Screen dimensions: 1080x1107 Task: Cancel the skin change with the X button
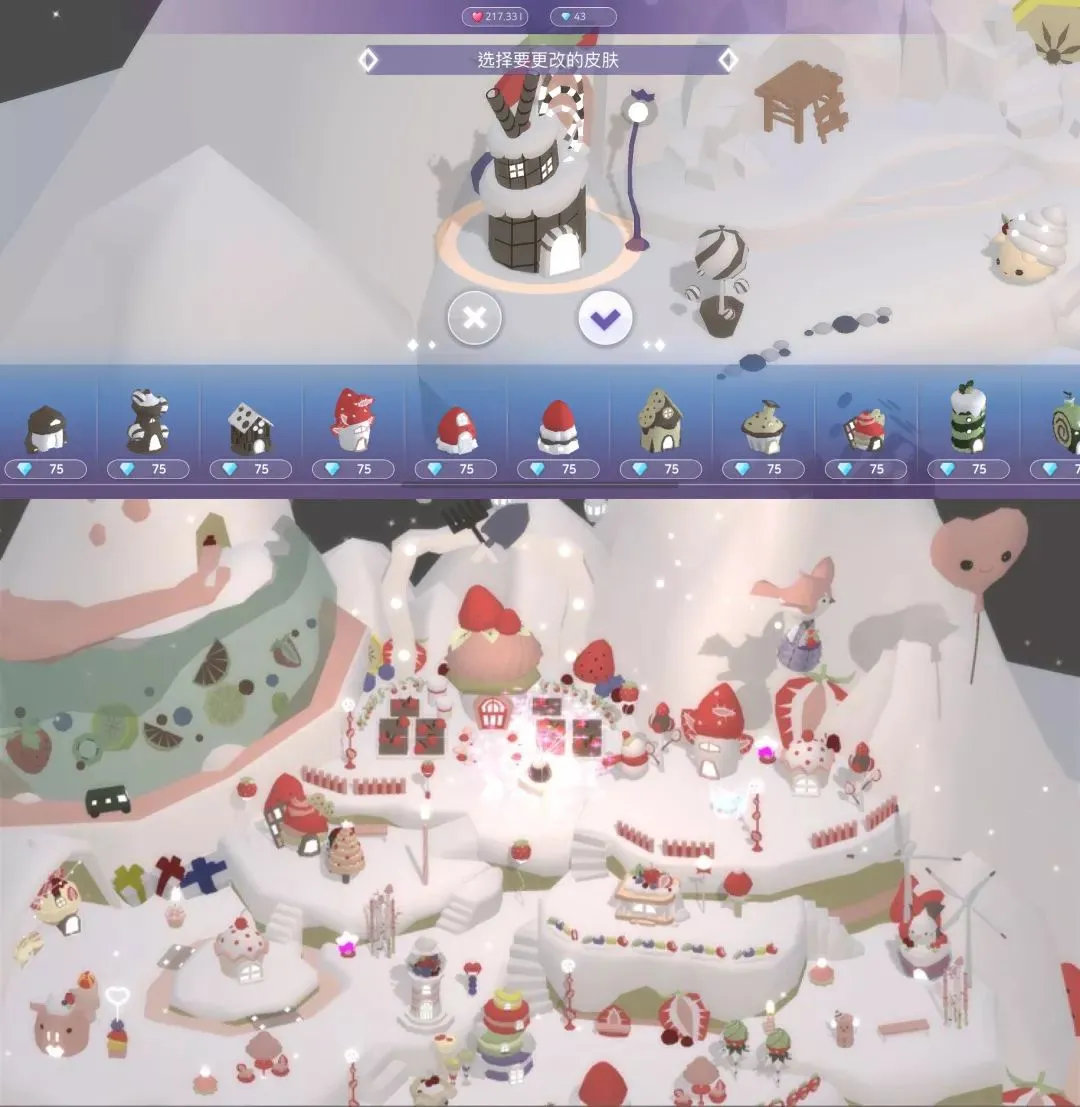[x=475, y=319]
